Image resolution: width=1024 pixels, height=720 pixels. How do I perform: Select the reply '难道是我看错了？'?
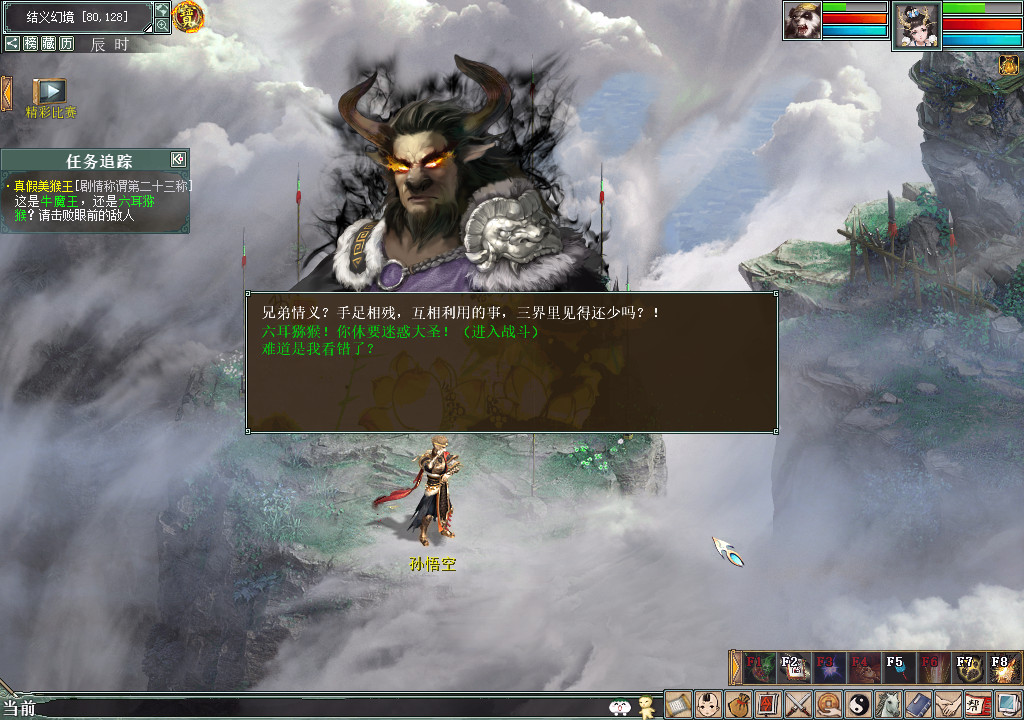(317, 349)
